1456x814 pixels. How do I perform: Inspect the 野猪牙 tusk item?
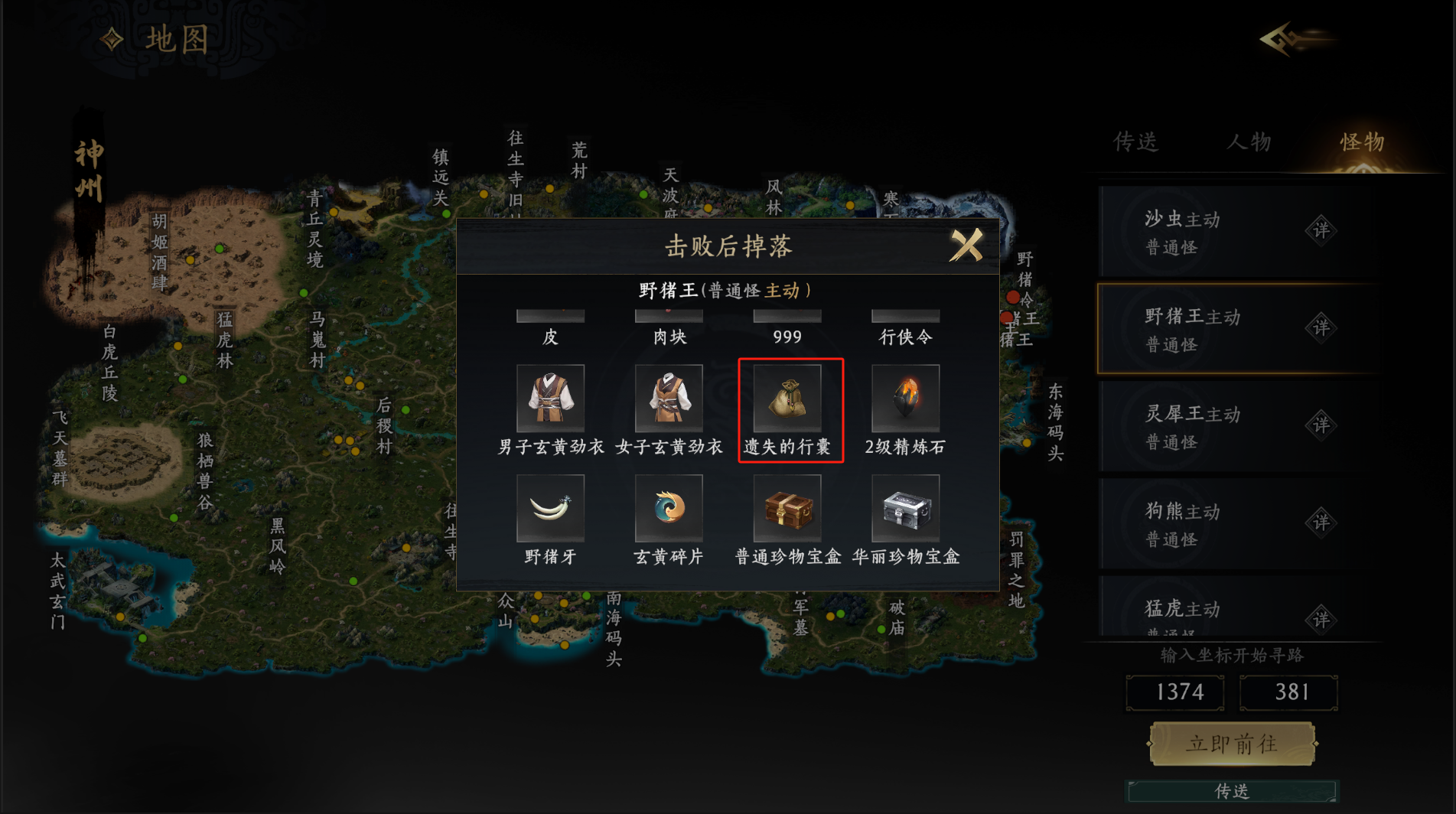(550, 509)
